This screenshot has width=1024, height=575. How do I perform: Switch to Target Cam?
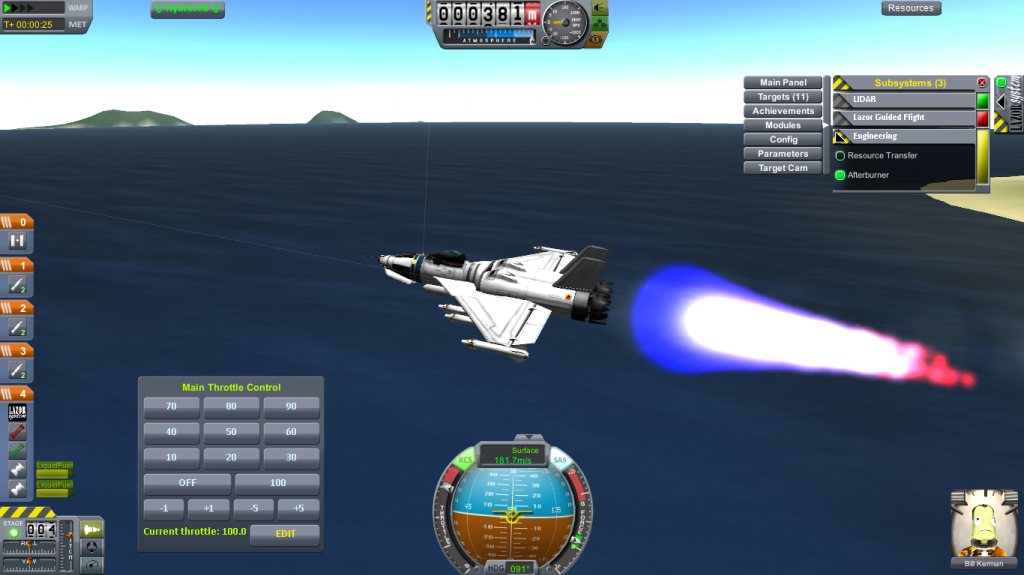783,168
